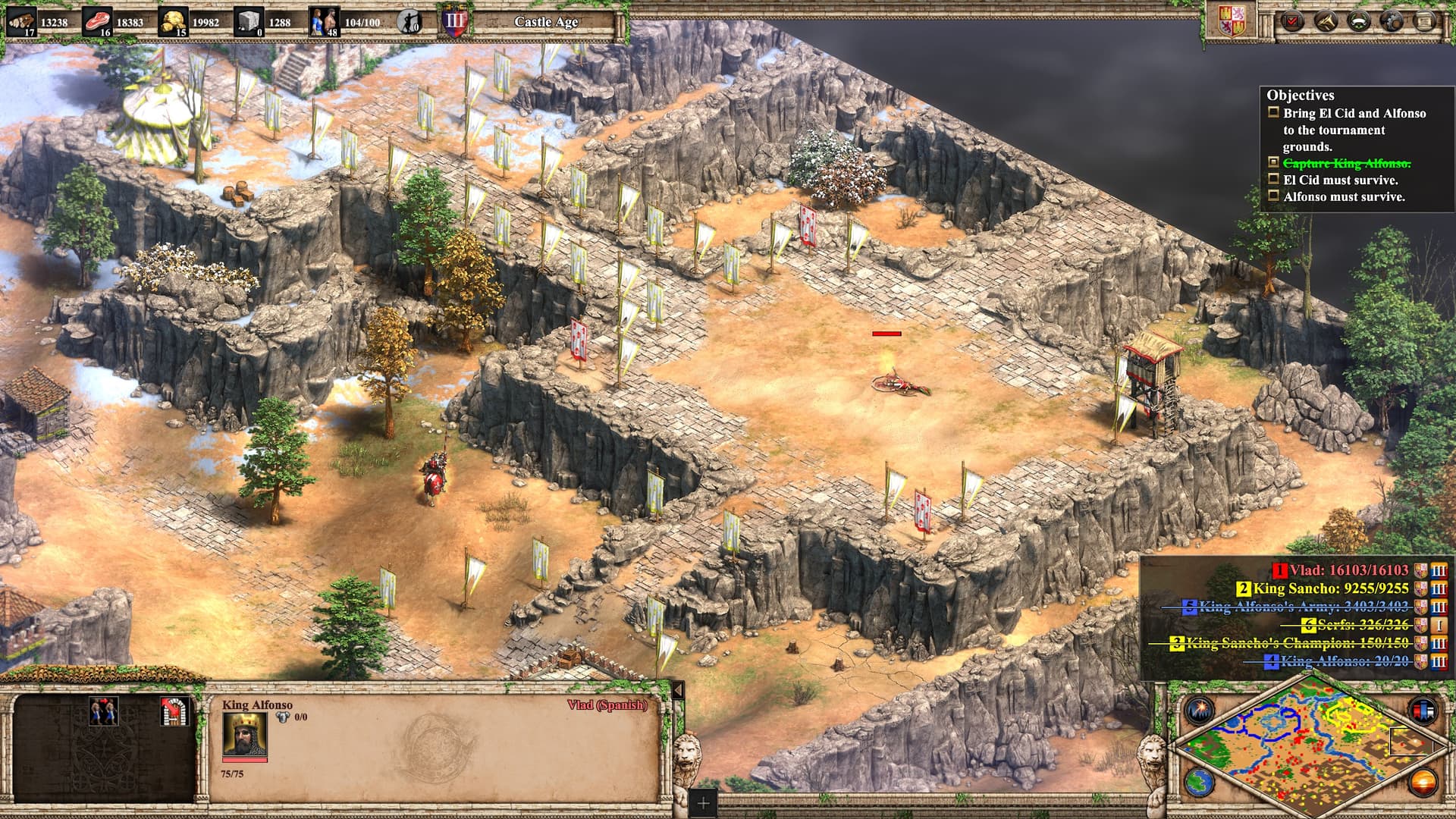Collapse the unit panel with arrow tab
The width and height of the screenshot is (1456, 819).
pyautogui.click(x=678, y=690)
